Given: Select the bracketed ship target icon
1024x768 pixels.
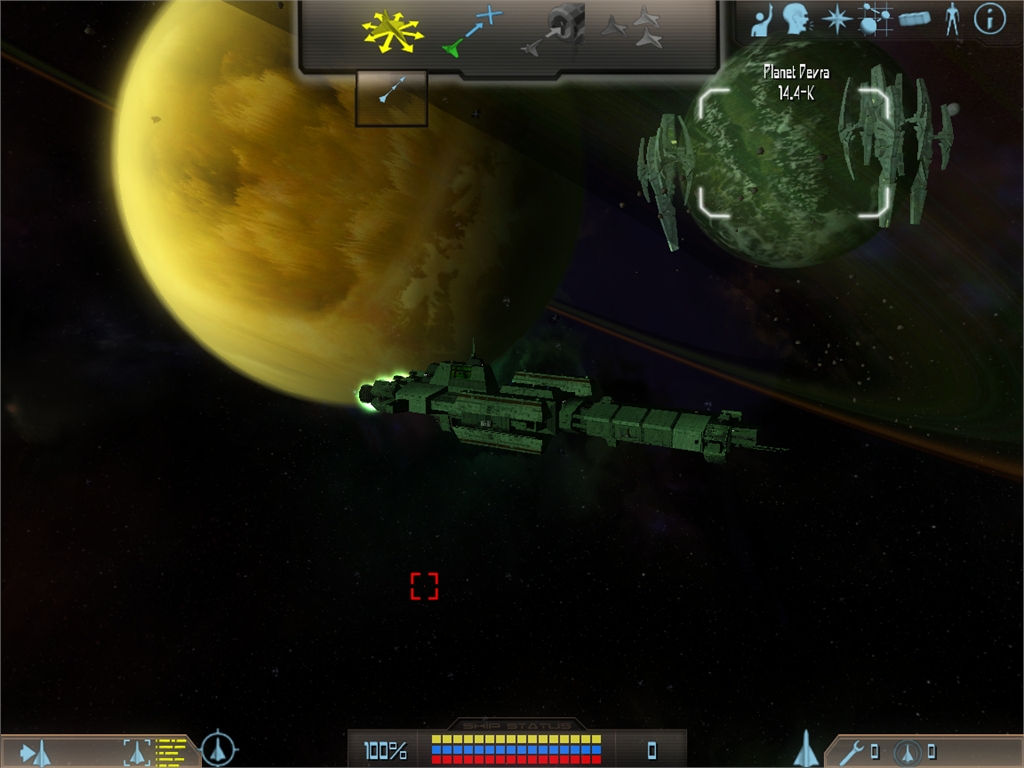Looking at the screenshot, I should point(136,751).
